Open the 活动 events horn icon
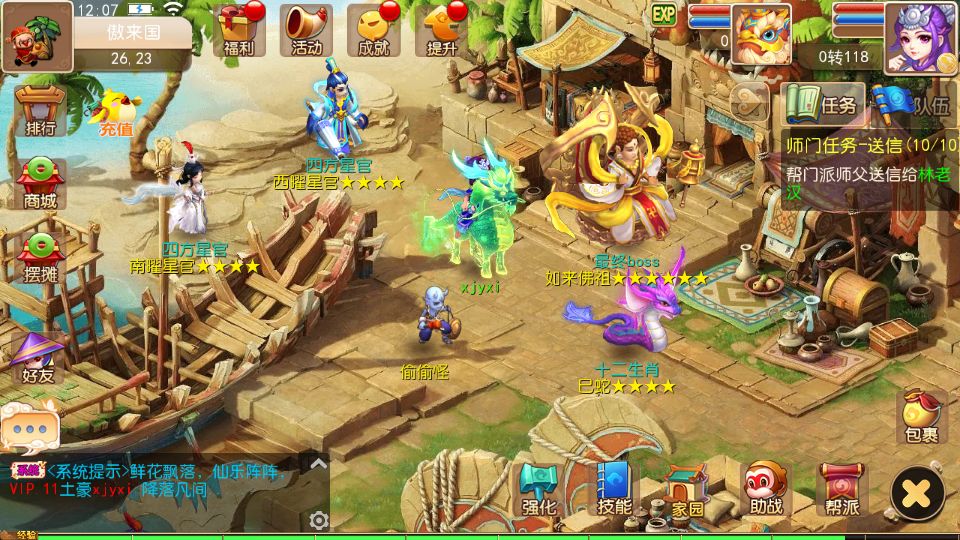The image size is (960, 540). coord(306,30)
